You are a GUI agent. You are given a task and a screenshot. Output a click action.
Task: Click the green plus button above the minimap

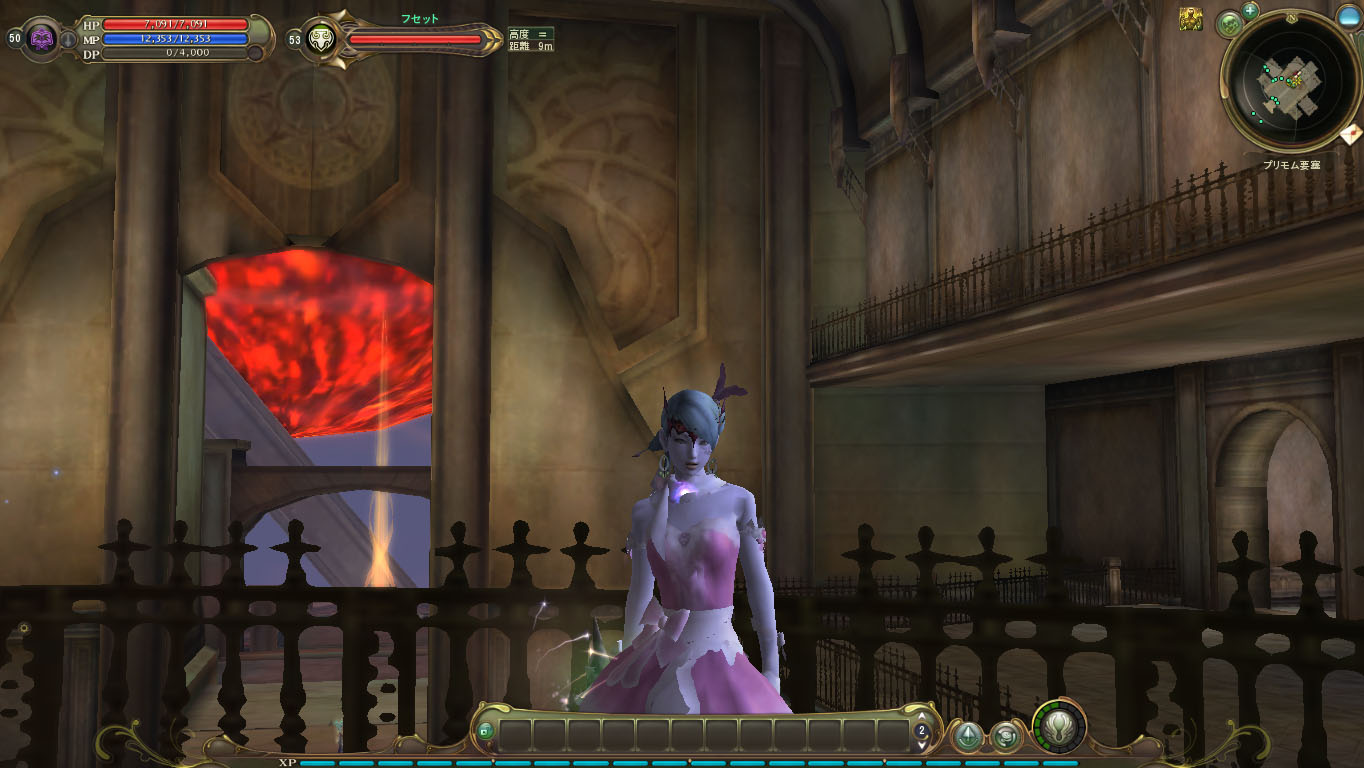[1250, 11]
